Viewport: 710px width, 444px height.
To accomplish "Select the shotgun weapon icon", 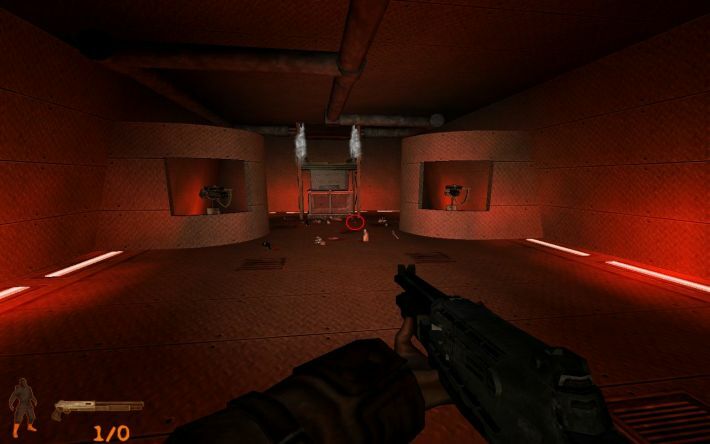I will click(98, 407).
